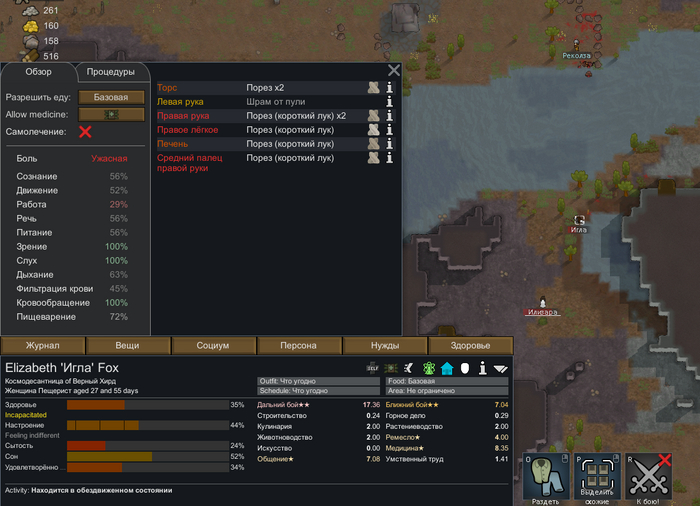Open the Schedule: Что угодно selector

(318, 391)
